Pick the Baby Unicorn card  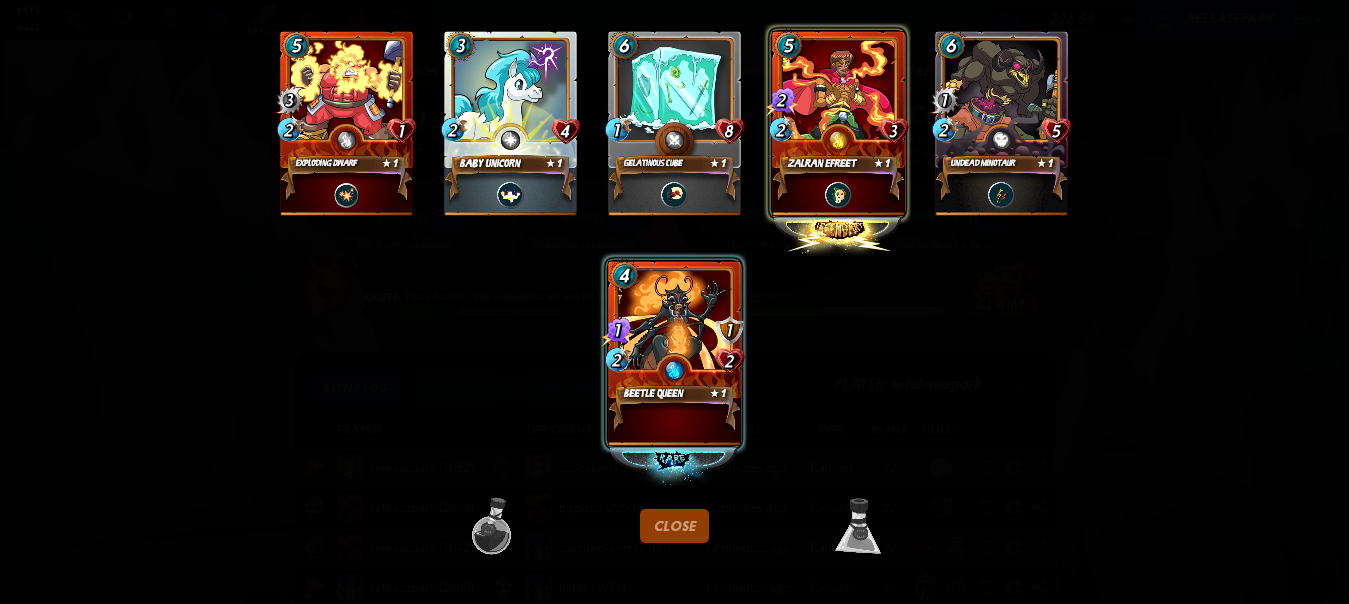(510, 122)
